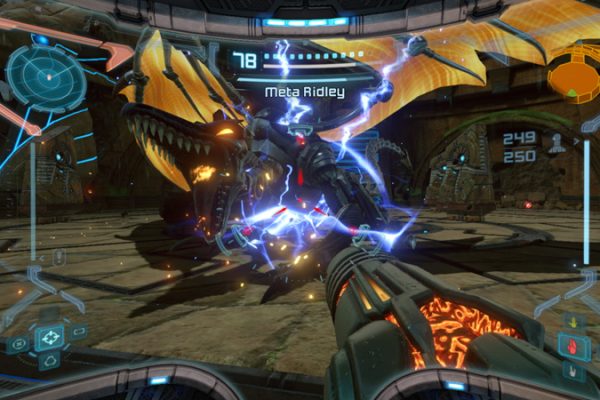Select the highlighted red beam icon
The image size is (600, 400).
[x=574, y=348]
